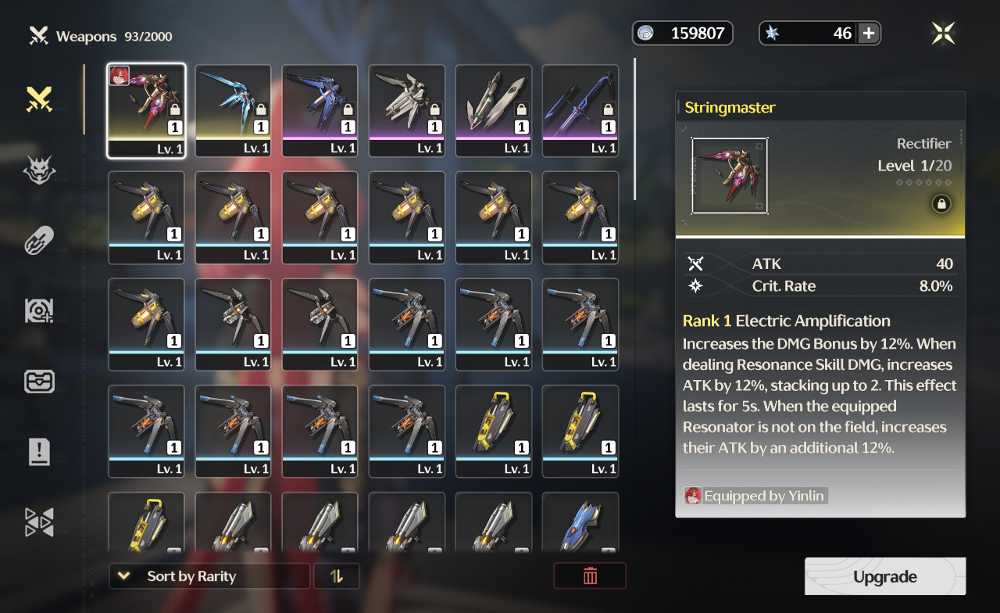Upgrade the Stringmaster weapon
This screenshot has height=613, width=1000.
pyautogui.click(x=885, y=577)
